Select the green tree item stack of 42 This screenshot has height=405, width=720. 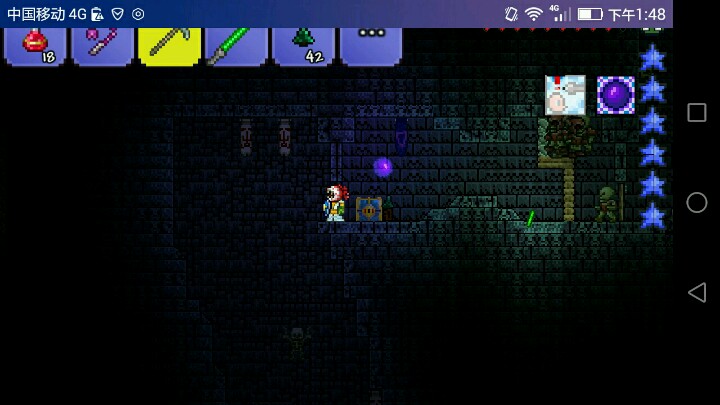tap(303, 46)
